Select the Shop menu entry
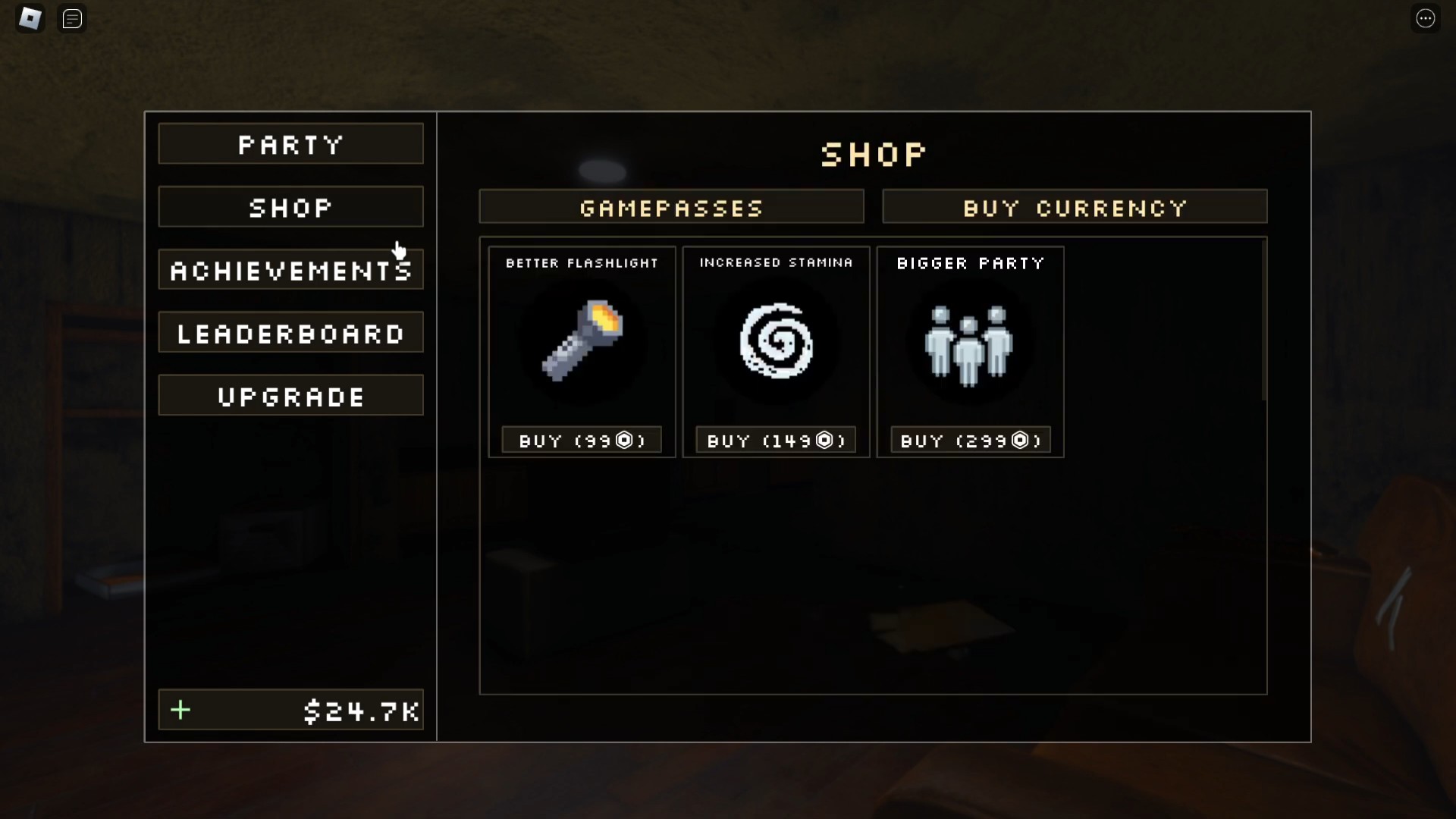The image size is (1456, 819). point(290,207)
